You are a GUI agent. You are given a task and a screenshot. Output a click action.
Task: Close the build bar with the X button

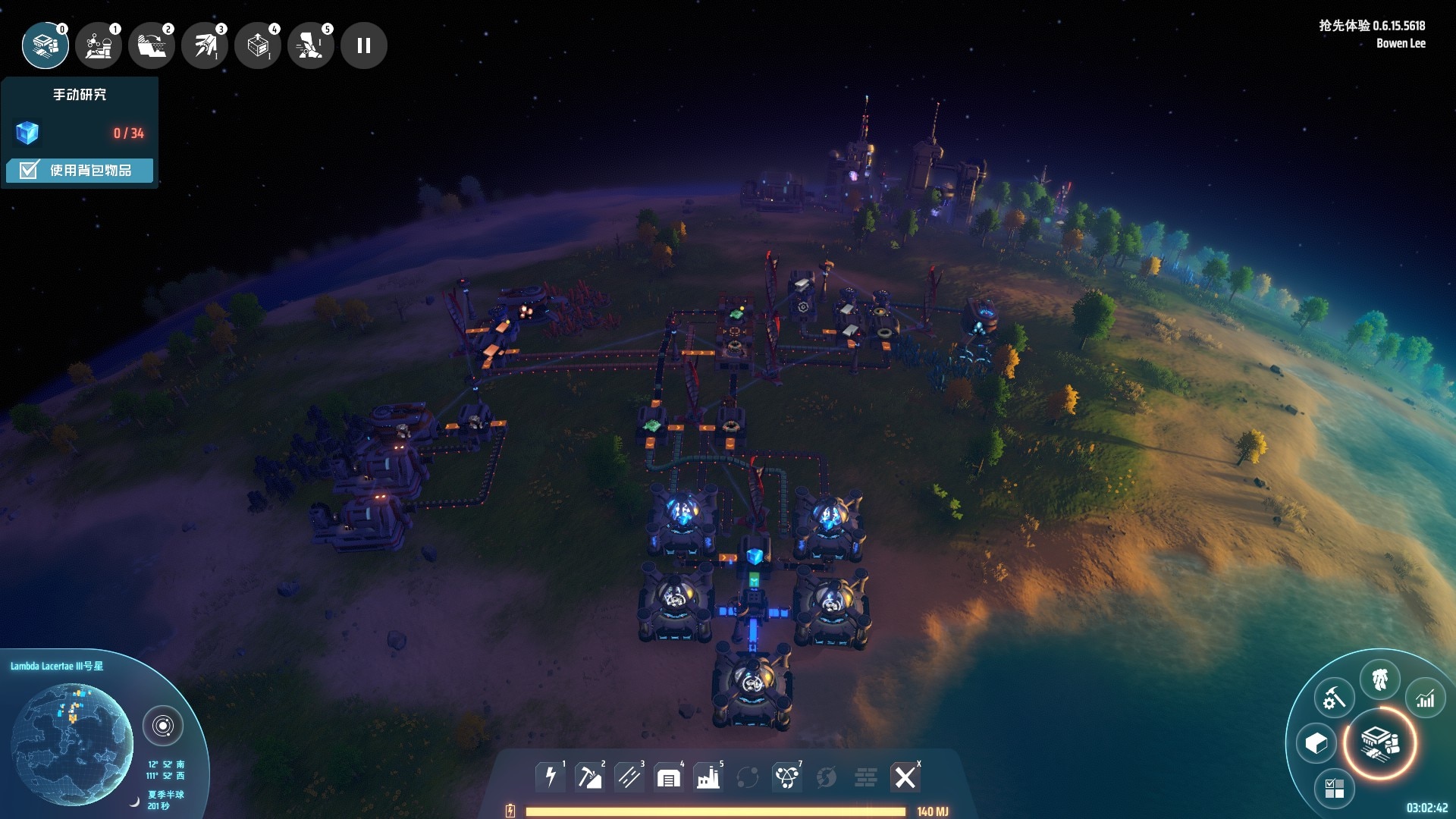(905, 777)
